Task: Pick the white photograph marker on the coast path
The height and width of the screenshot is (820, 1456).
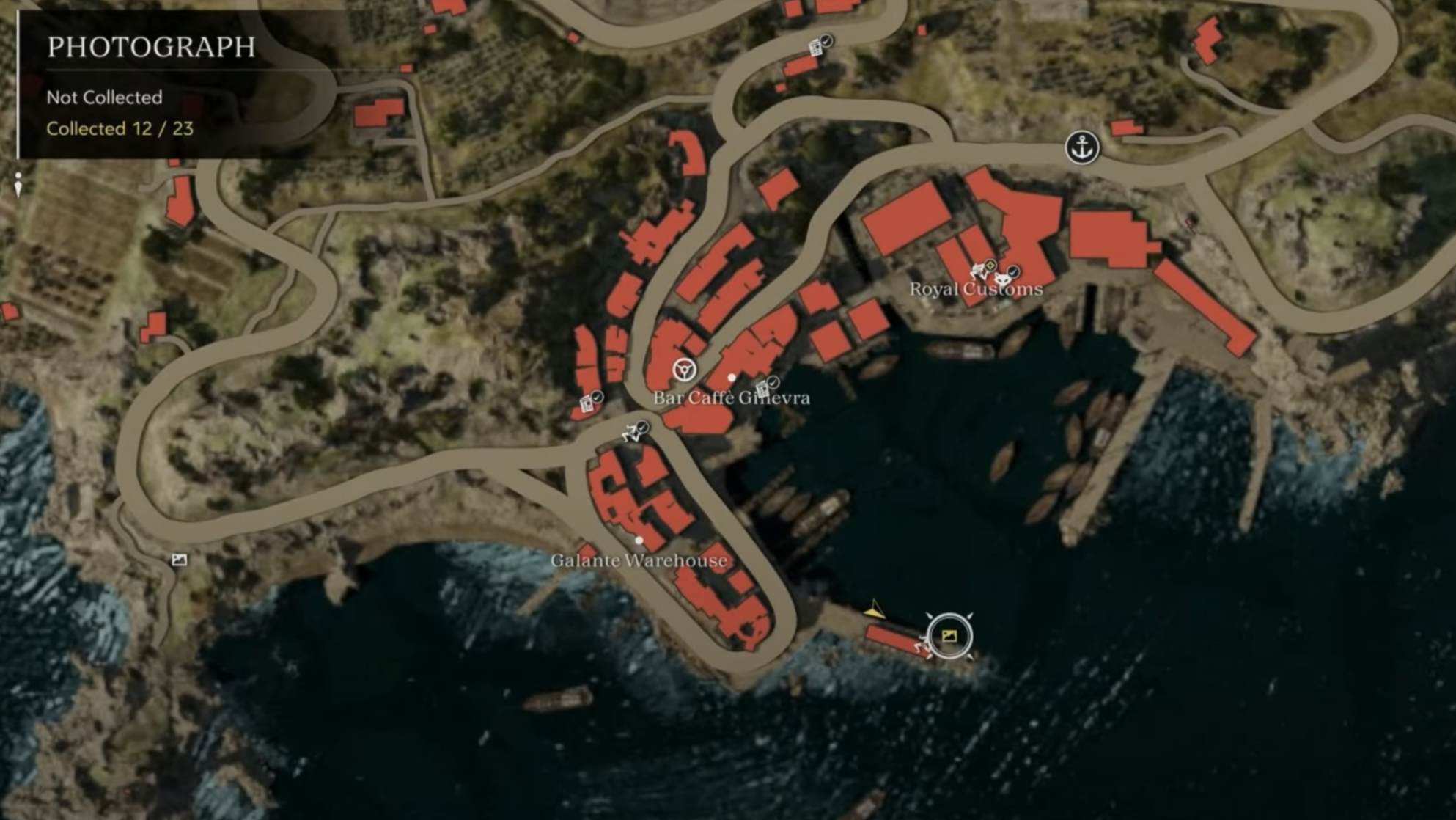Action: tap(180, 560)
